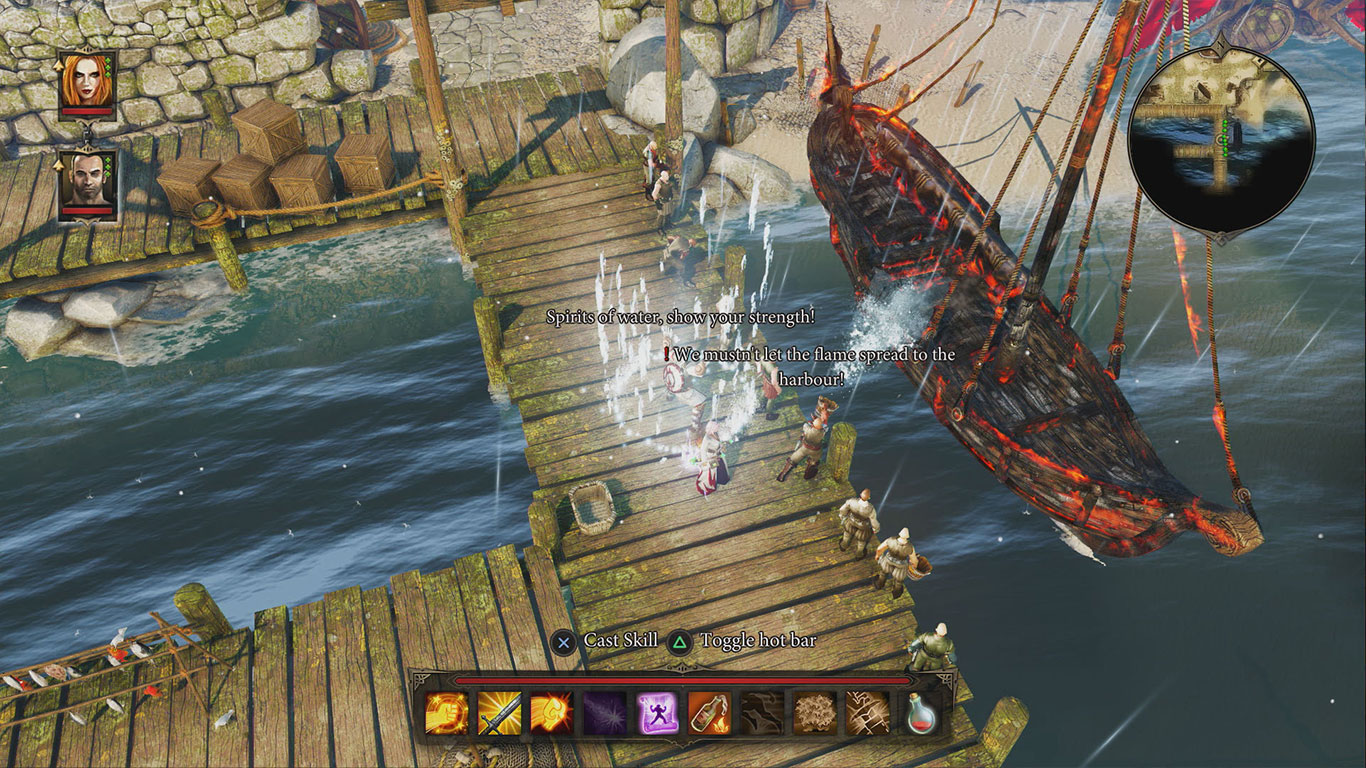
Task: Use the glowing sword strike skill
Action: click(x=498, y=714)
